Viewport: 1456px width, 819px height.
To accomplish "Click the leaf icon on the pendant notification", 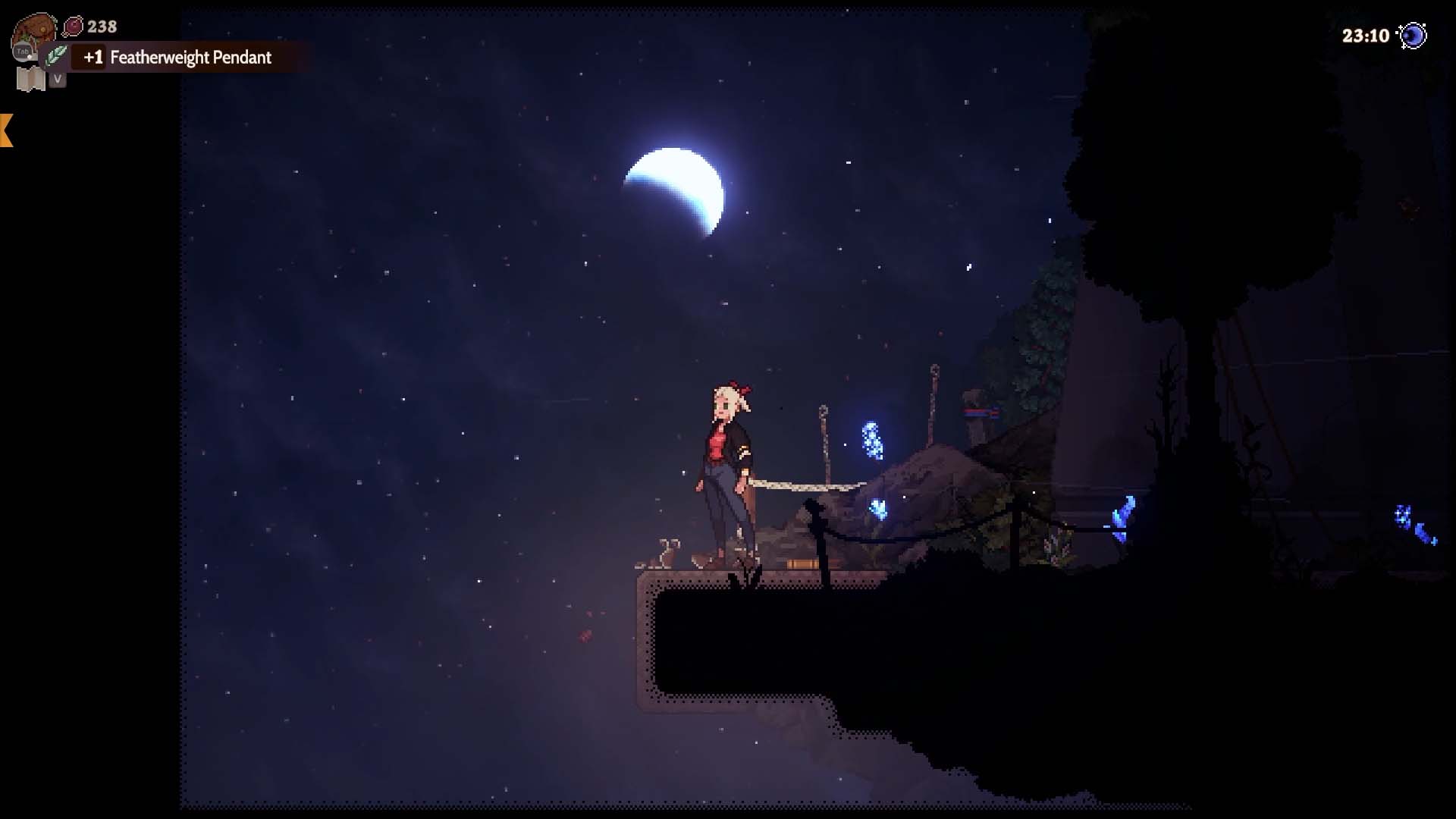I will tap(56, 56).
